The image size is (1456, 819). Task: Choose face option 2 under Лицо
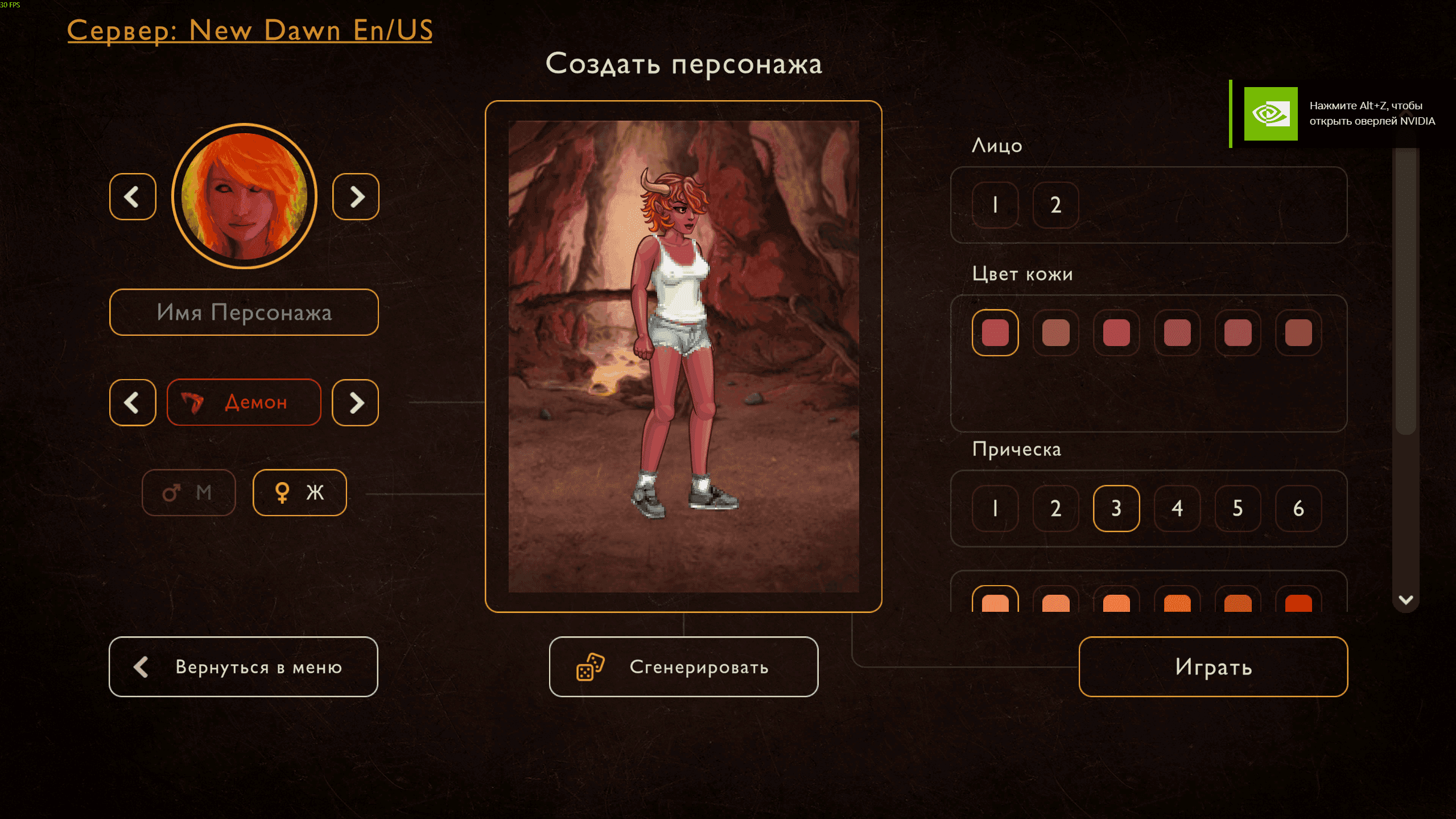[1056, 205]
